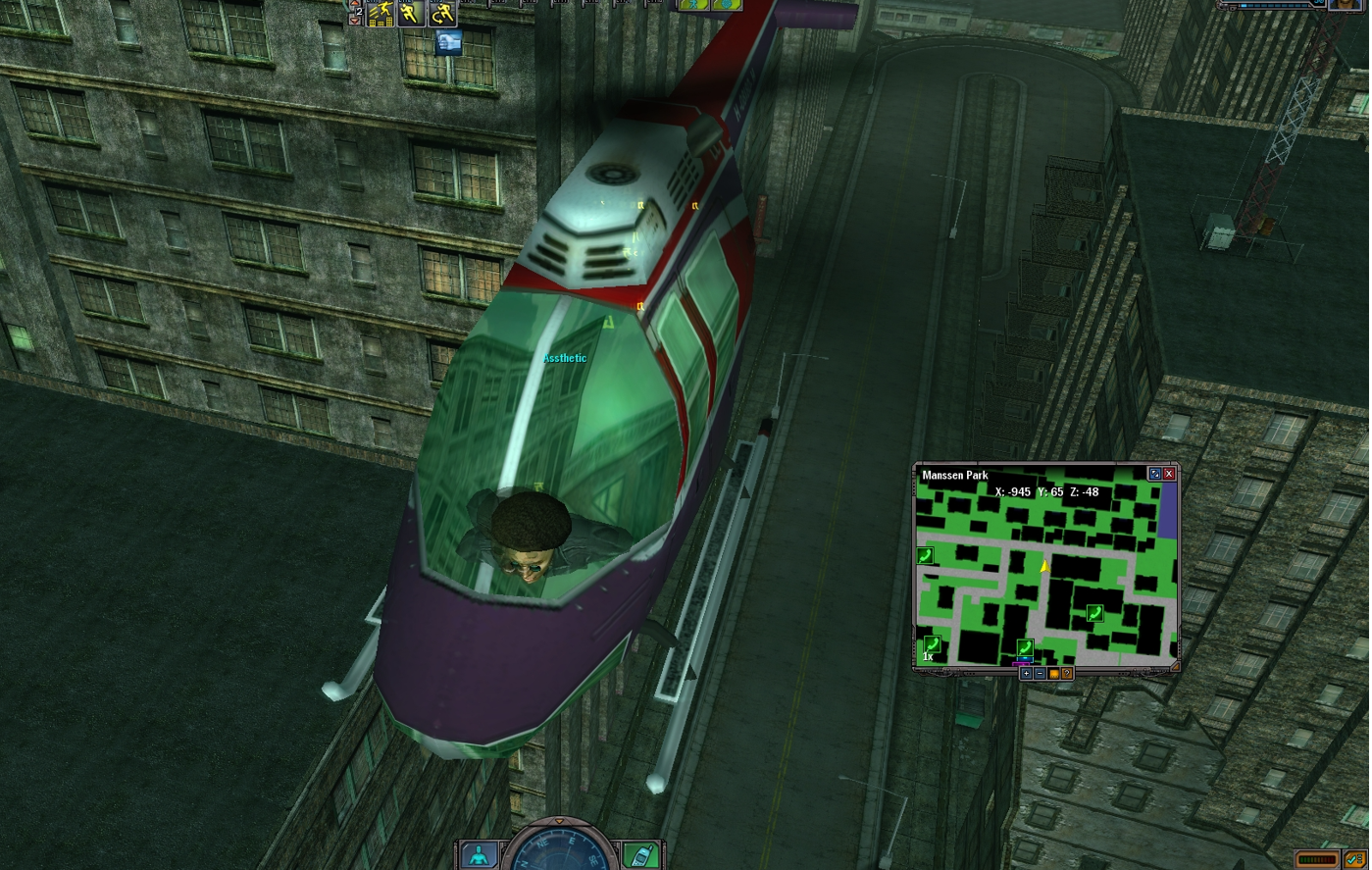Switch hotbar page with the up arrow
1372x870 pixels.
(355, 4)
